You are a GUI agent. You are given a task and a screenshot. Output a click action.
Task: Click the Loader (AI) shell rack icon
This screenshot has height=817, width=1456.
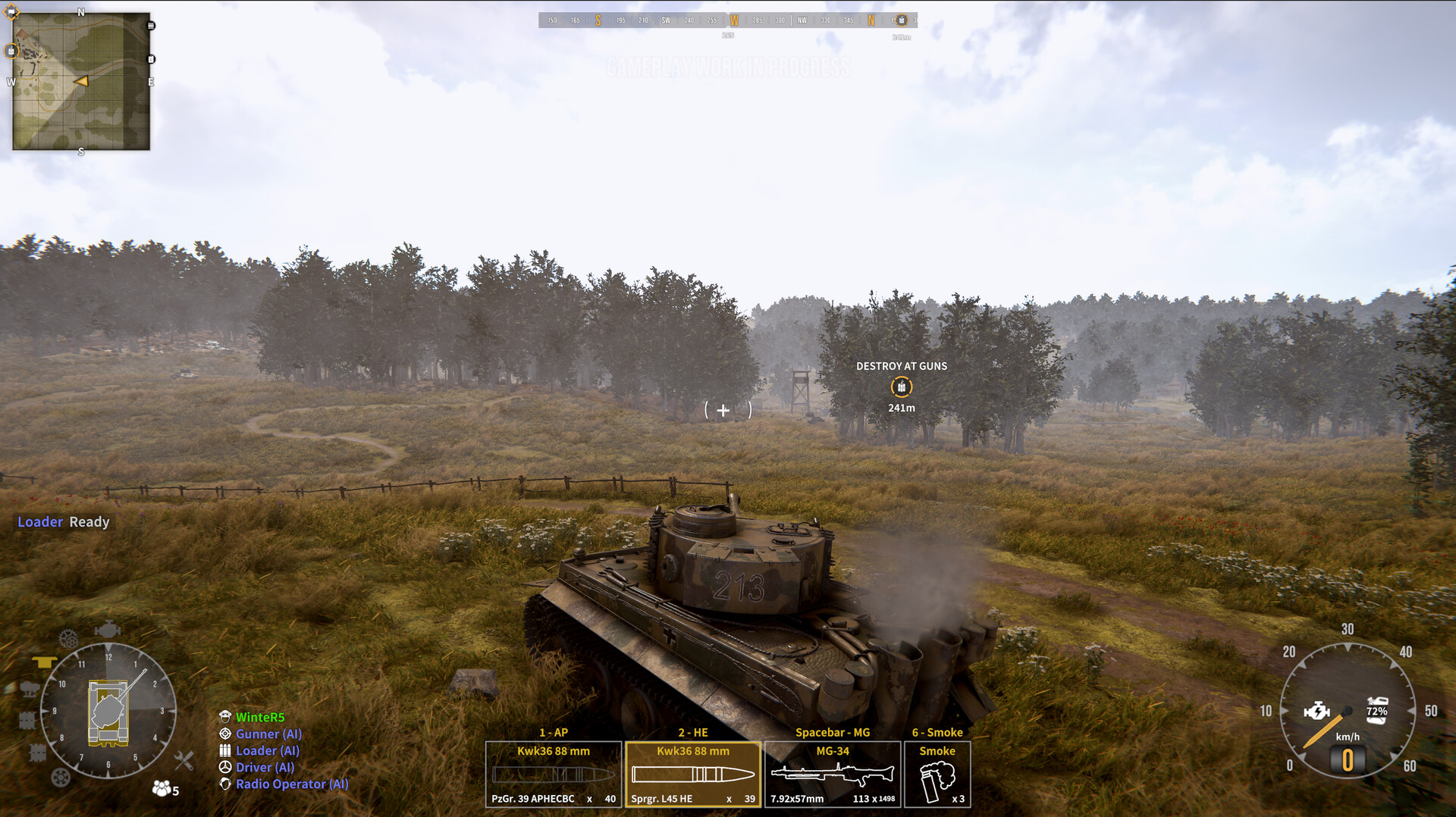pos(225,750)
